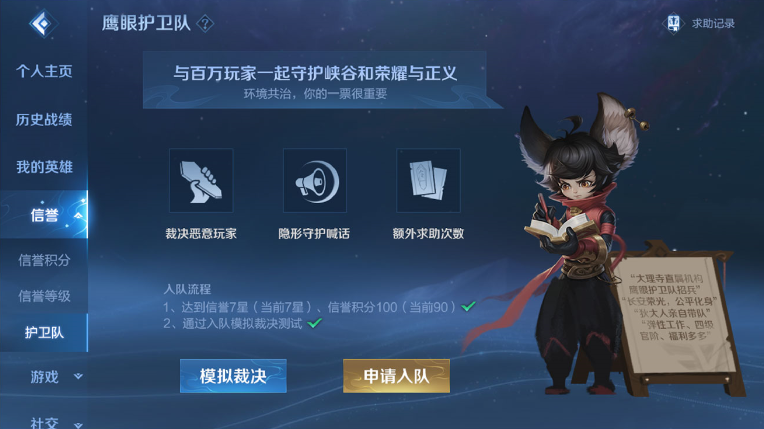Viewport: 764px width, 429px height.
Task: Tap the 额外求助次数 cards icon
Action: coord(428,181)
